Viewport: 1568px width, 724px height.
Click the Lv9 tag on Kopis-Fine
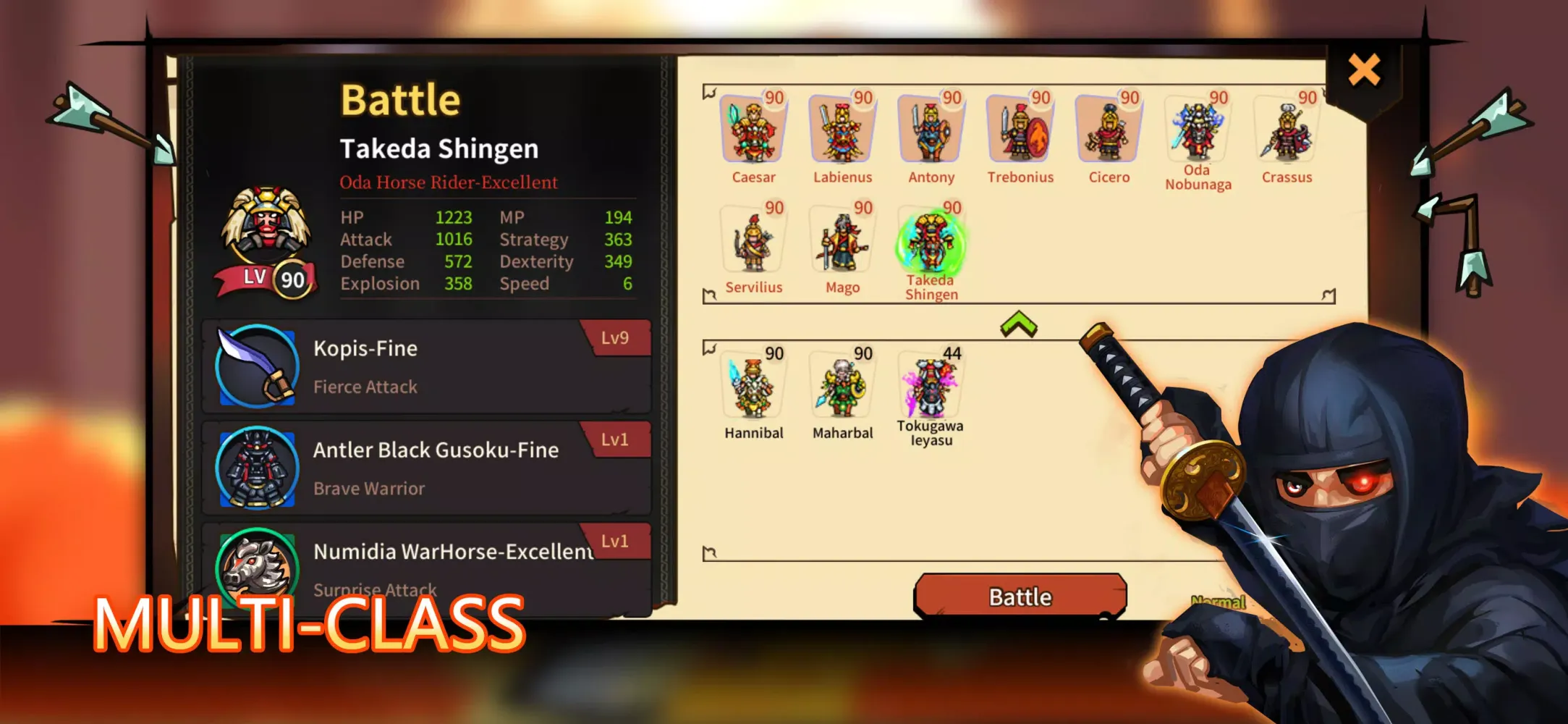coord(616,337)
